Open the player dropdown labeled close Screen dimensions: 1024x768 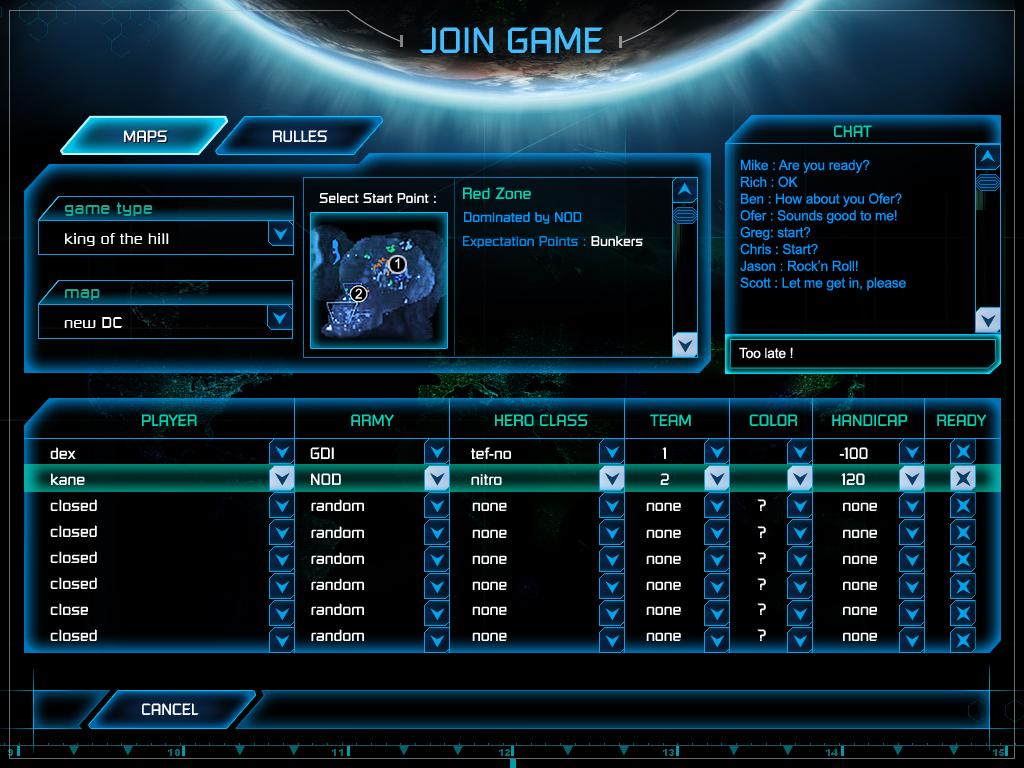(281, 610)
